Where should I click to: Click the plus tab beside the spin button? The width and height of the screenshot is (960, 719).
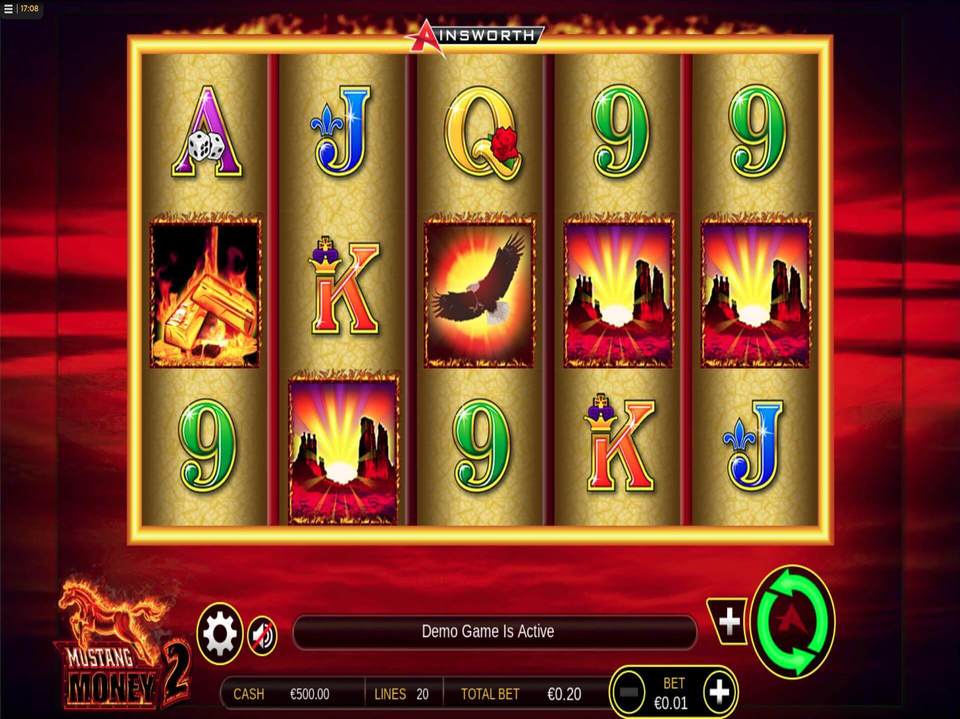729,622
